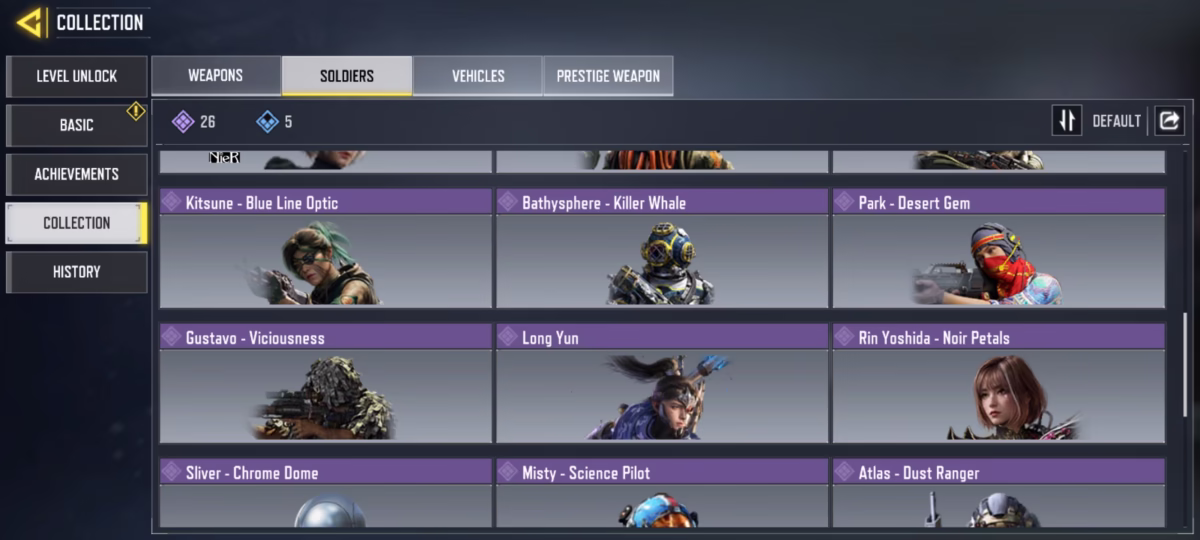Open the History section
This screenshot has height=540, width=1200.
76,272
